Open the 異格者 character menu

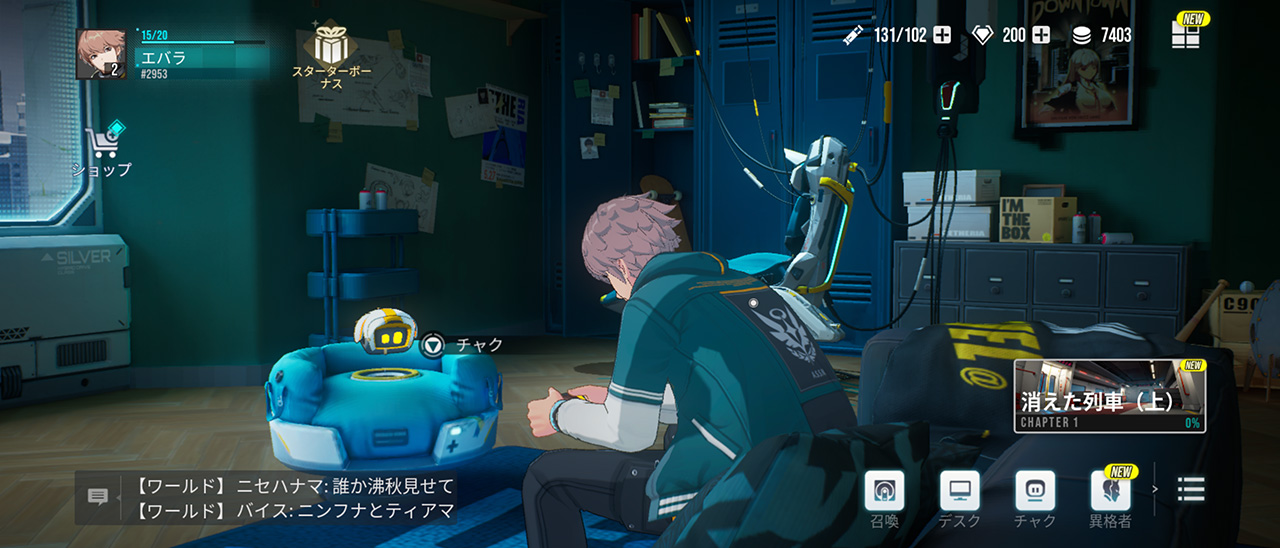coord(1110,491)
